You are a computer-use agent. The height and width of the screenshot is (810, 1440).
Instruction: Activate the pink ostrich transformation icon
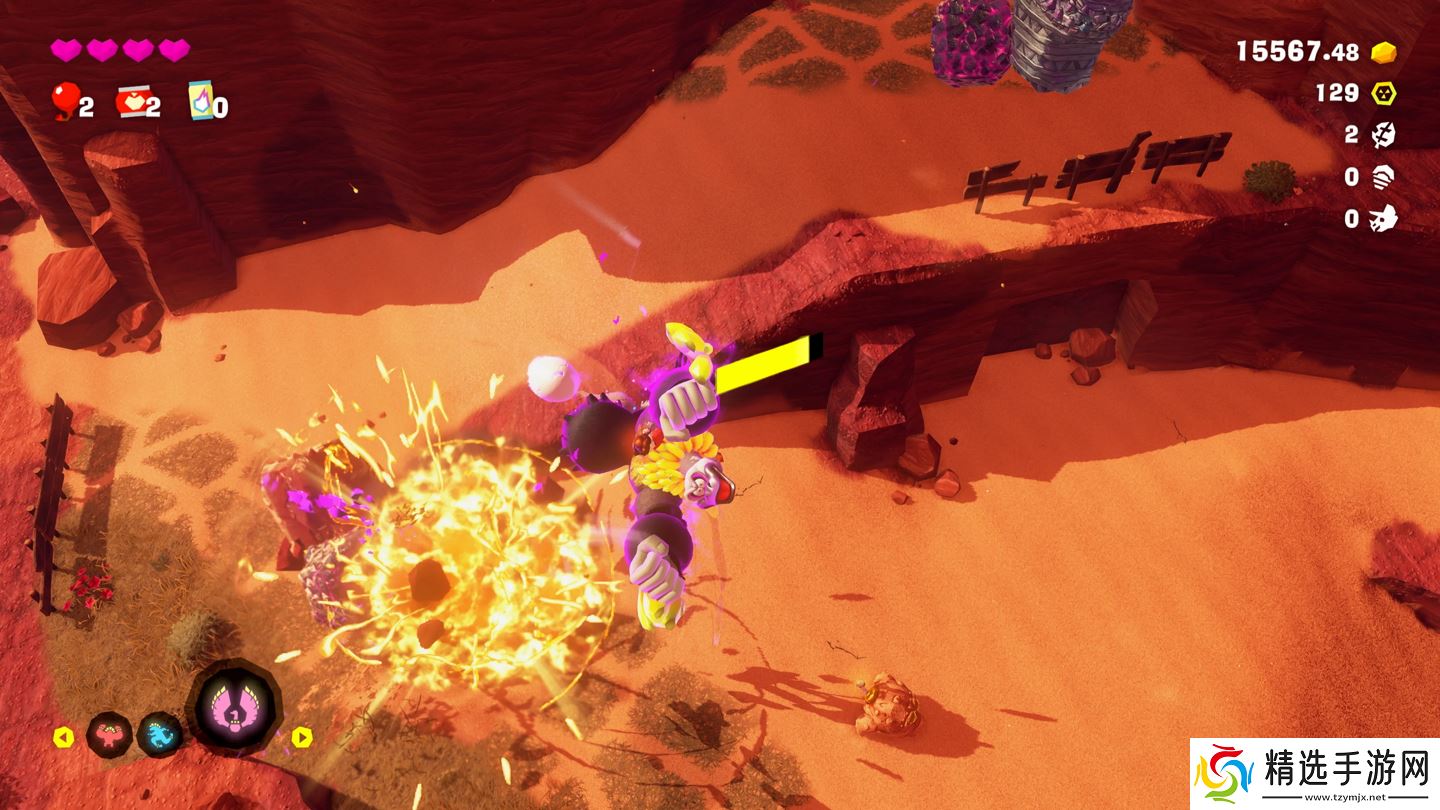coord(234,708)
